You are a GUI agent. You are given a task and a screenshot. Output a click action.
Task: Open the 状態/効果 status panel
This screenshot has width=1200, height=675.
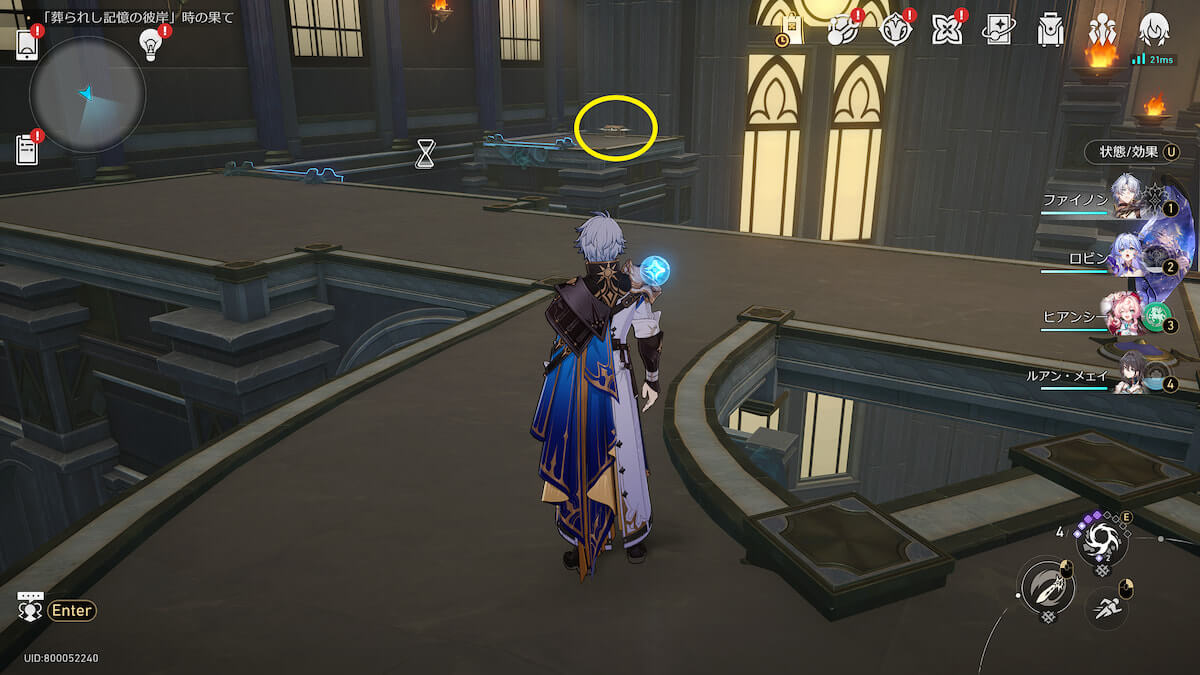coord(1131,152)
